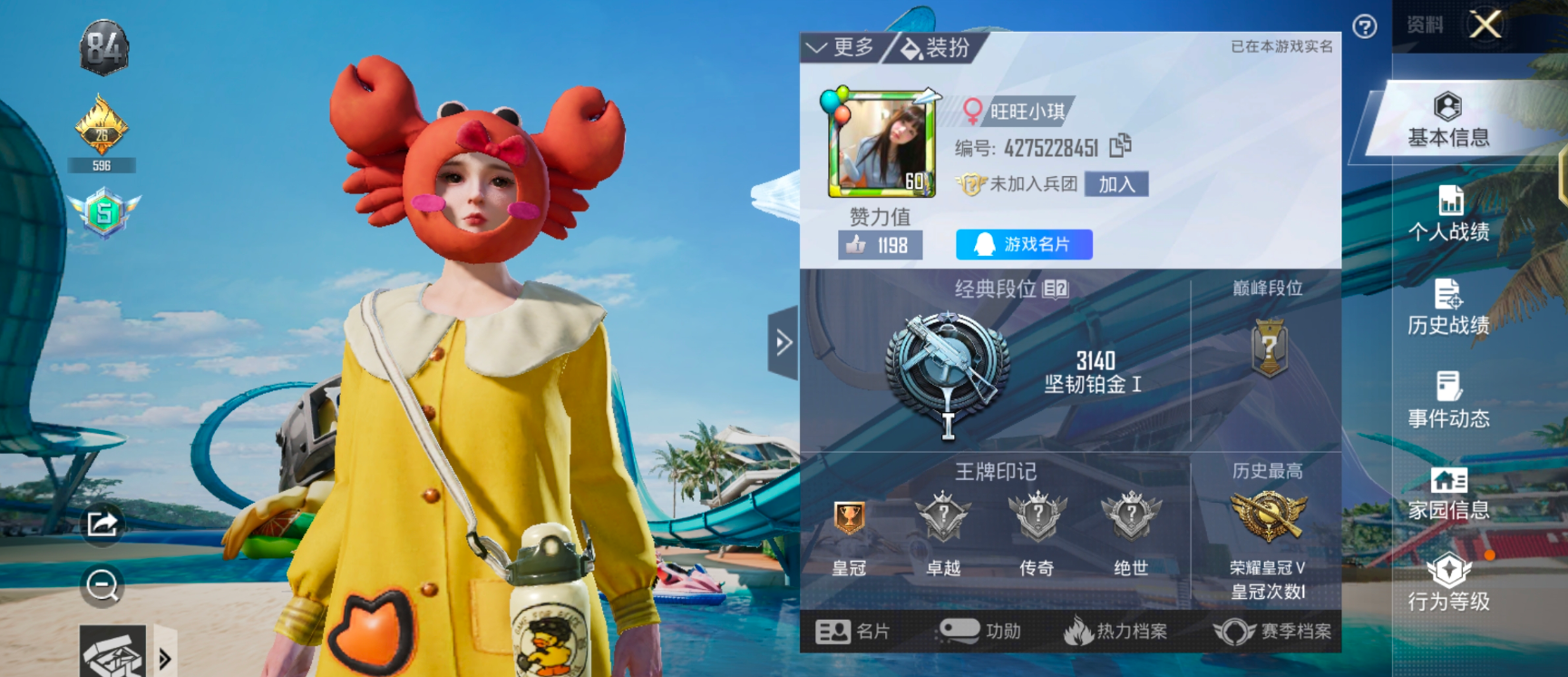1568x677 pixels.
Task: Copy the player ID 4275228451
Action: pyautogui.click(x=1125, y=144)
